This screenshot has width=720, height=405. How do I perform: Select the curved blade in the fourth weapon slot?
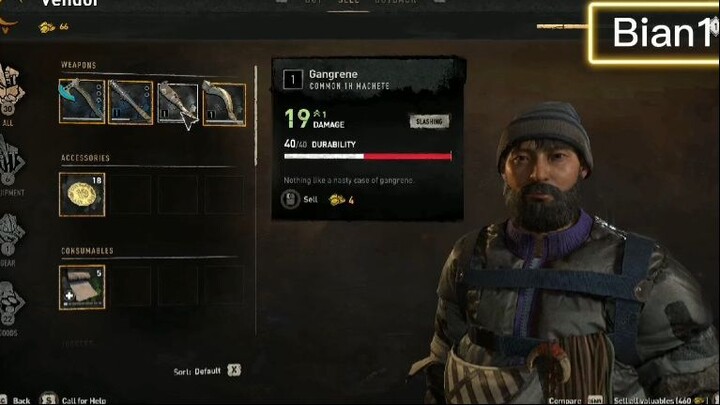coord(224,102)
